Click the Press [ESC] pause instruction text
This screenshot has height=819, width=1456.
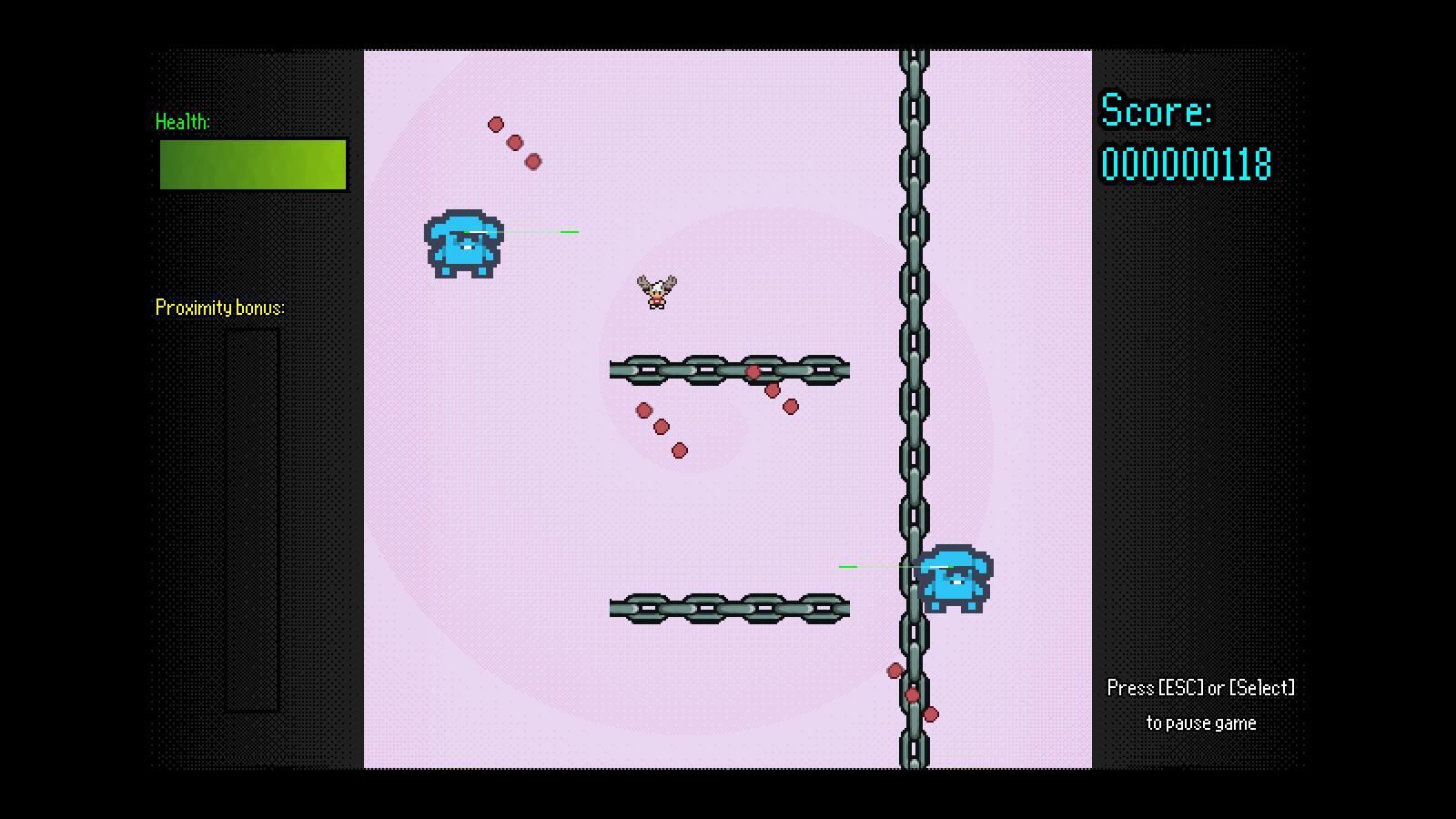click(x=1199, y=688)
